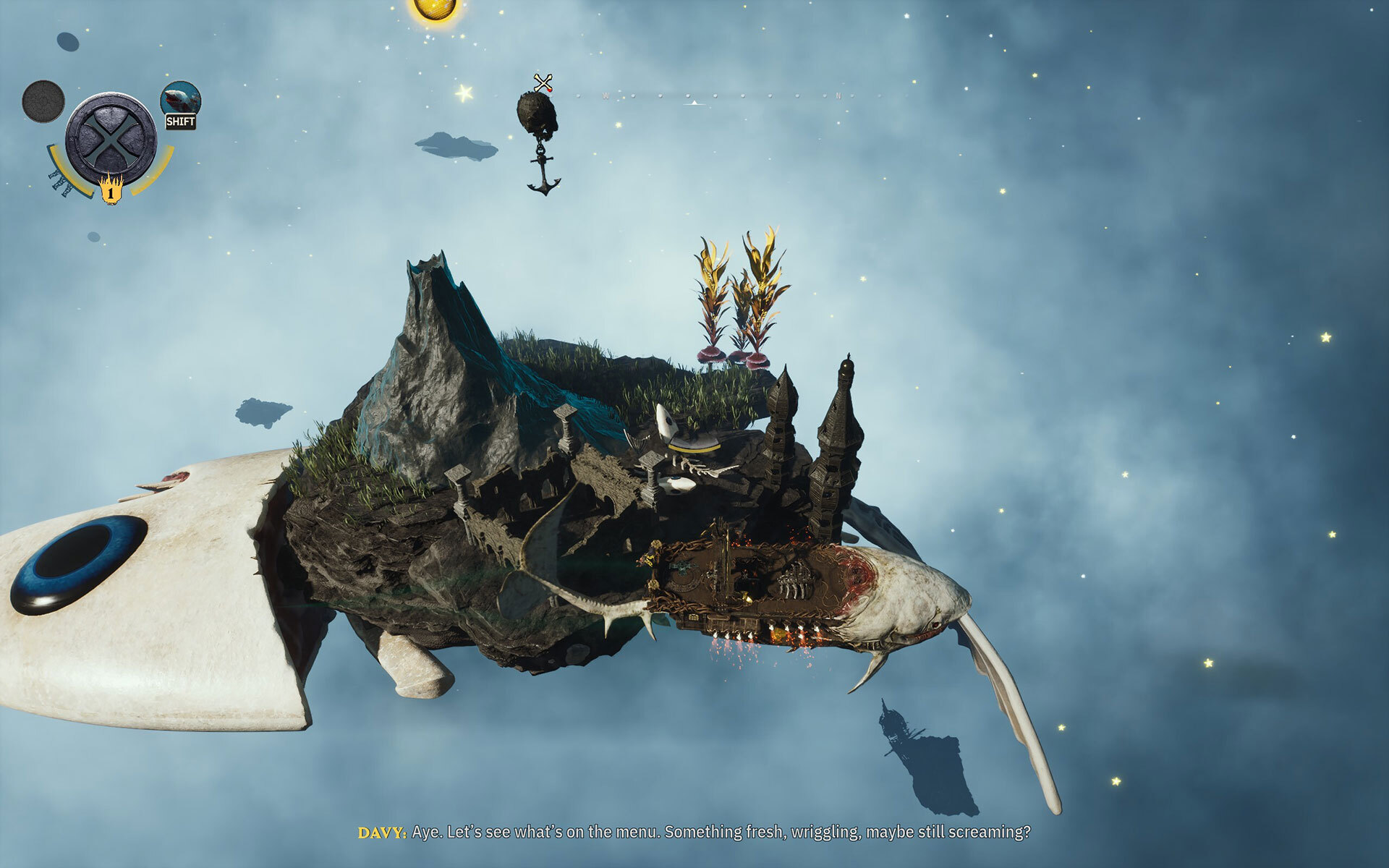Select the empty dark round slot
This screenshot has height=868, width=1389.
tap(43, 101)
